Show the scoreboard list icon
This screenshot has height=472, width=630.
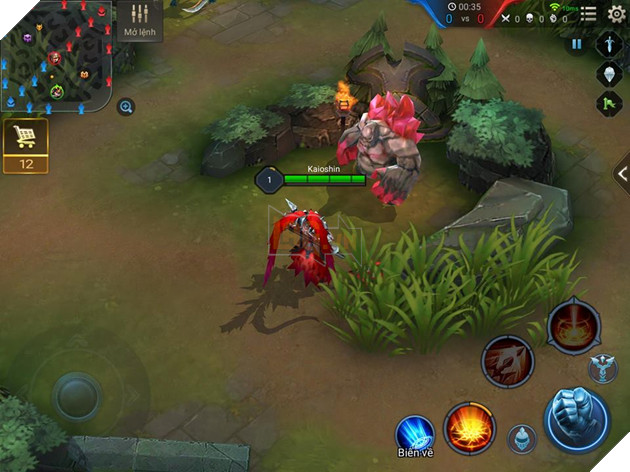pos(589,13)
